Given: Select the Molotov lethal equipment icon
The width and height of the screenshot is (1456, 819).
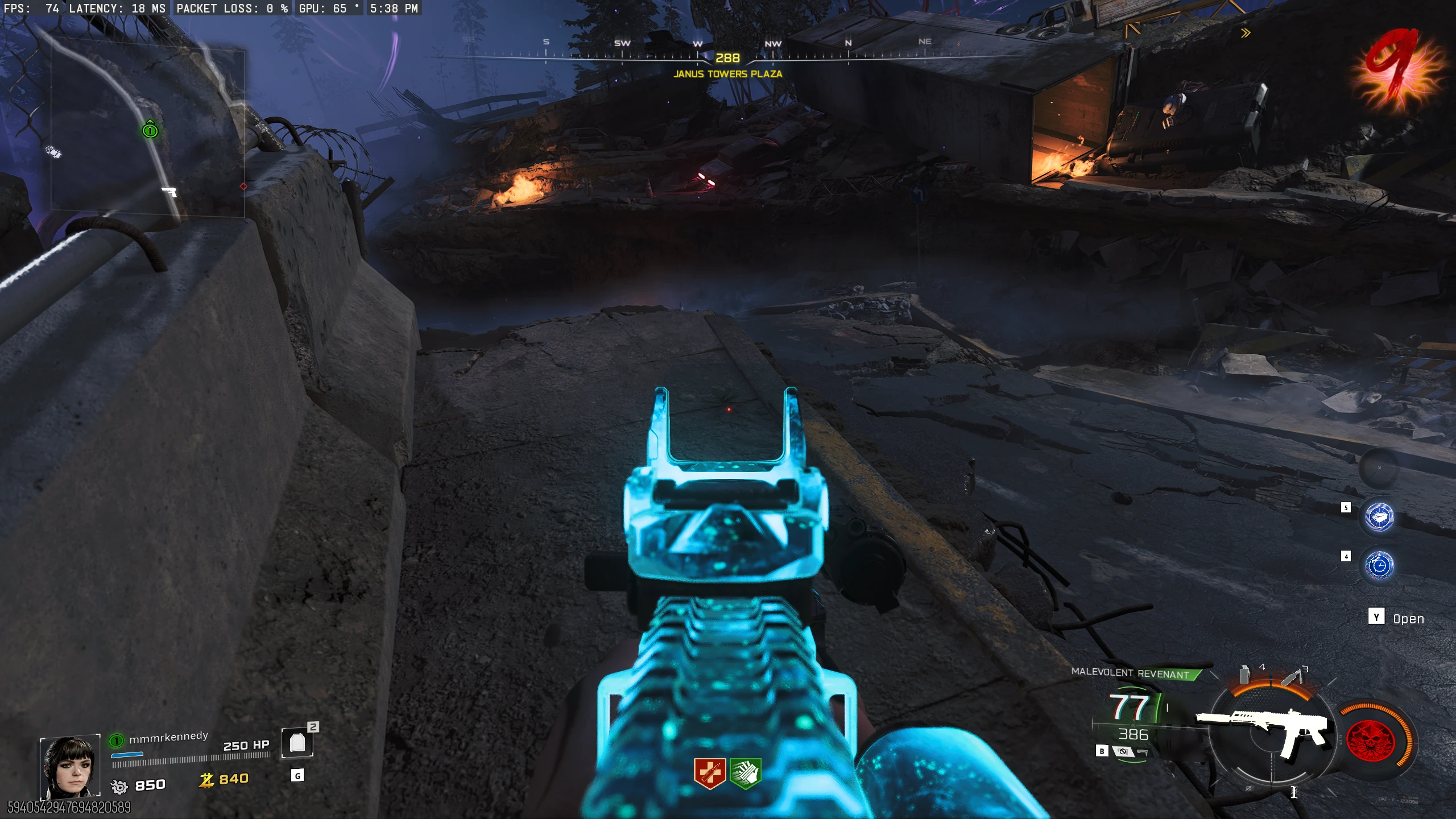Looking at the screenshot, I should pos(1292,676).
